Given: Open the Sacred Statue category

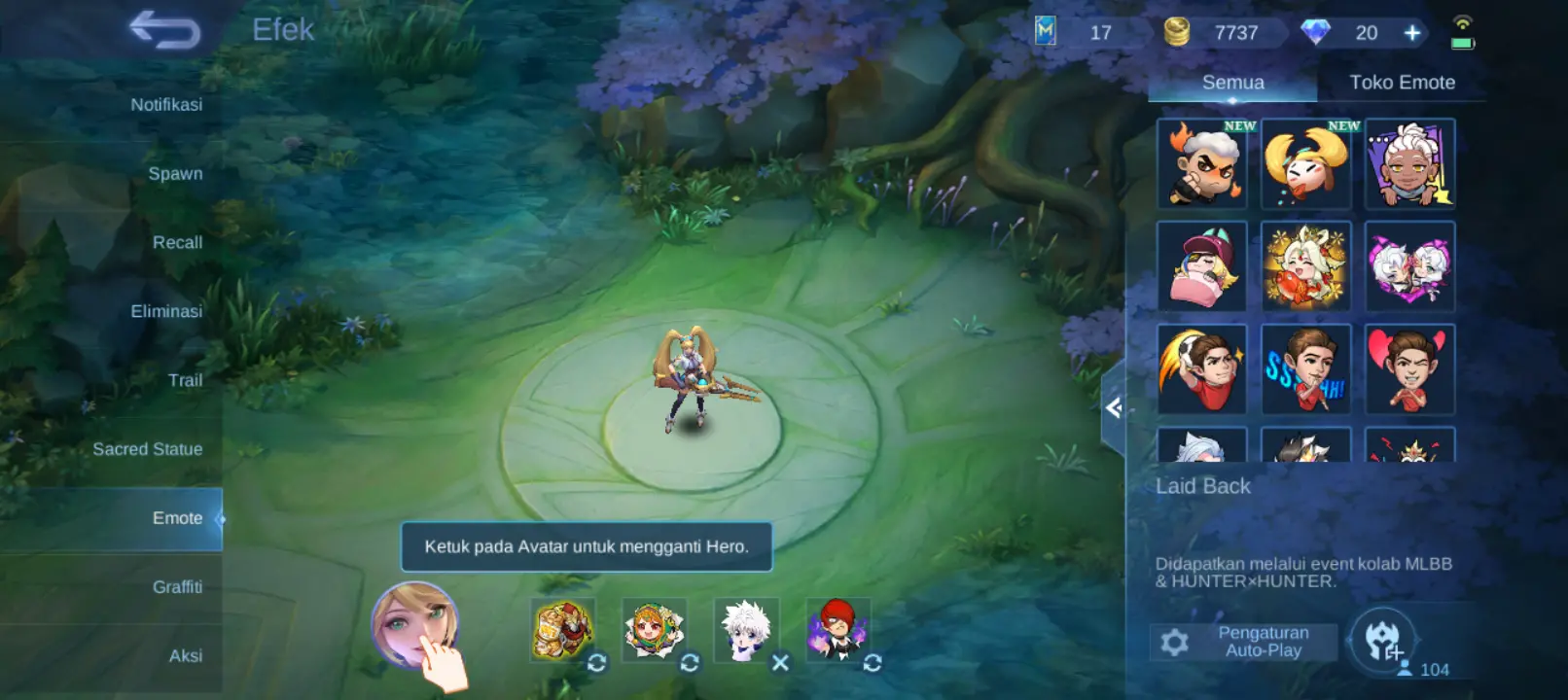Looking at the screenshot, I should coord(148,449).
